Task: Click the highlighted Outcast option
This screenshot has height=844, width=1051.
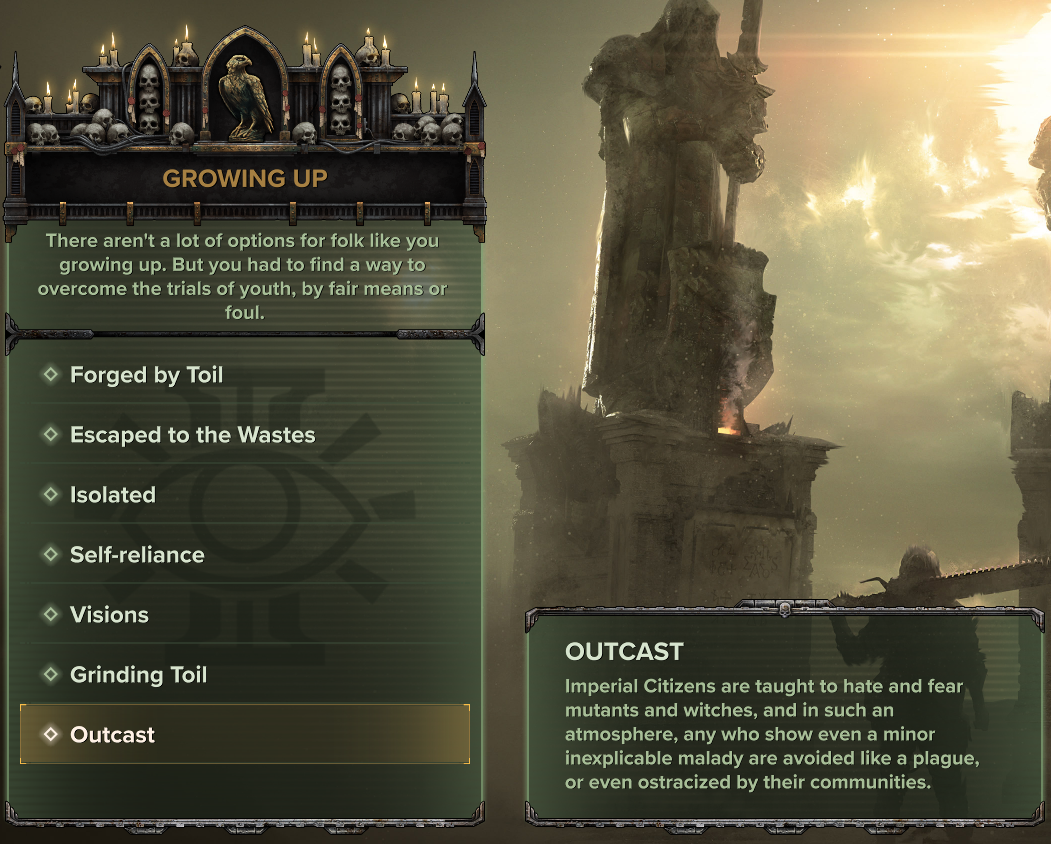Action: pos(113,735)
